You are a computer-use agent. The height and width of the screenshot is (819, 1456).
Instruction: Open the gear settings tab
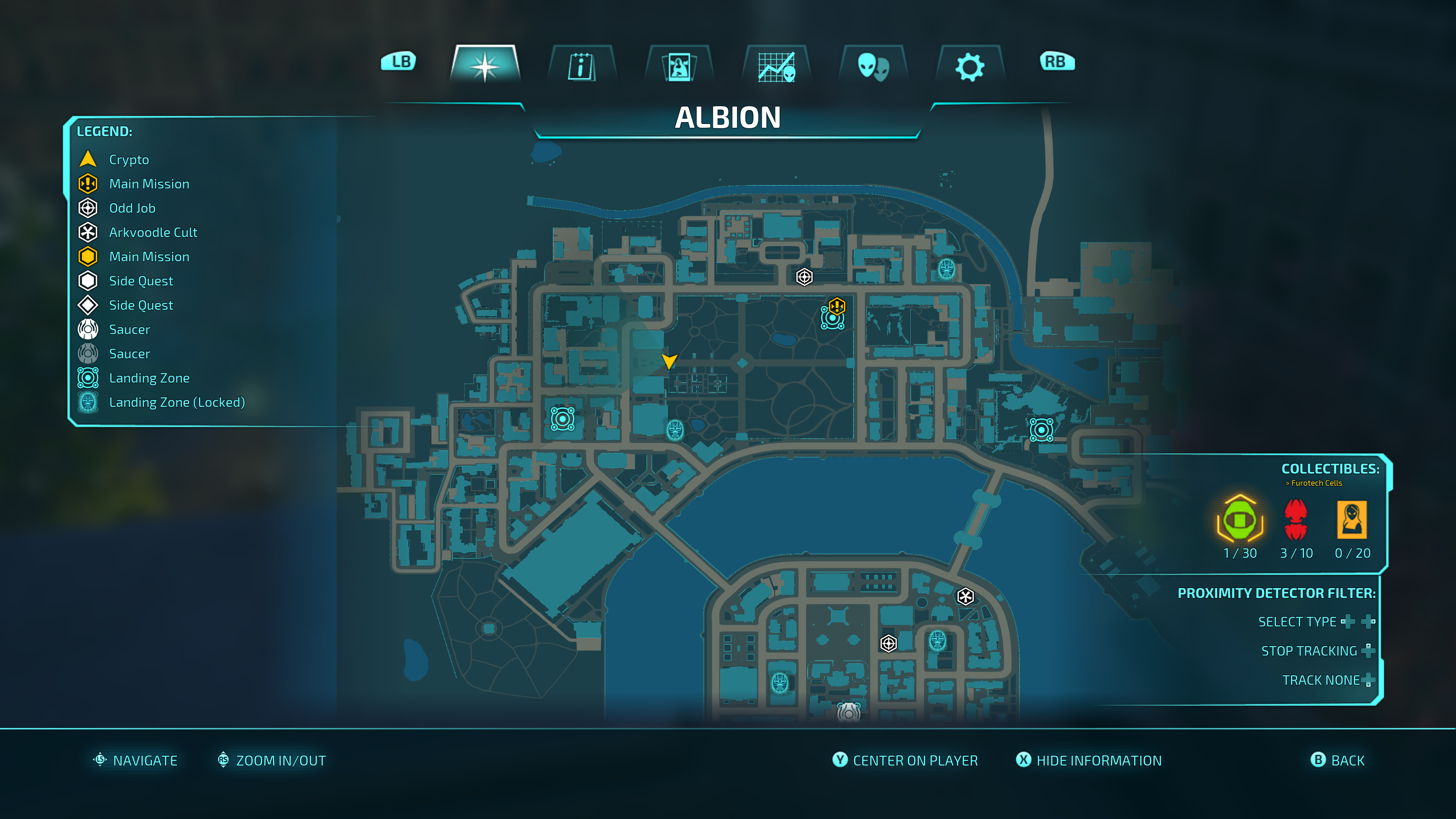click(970, 66)
